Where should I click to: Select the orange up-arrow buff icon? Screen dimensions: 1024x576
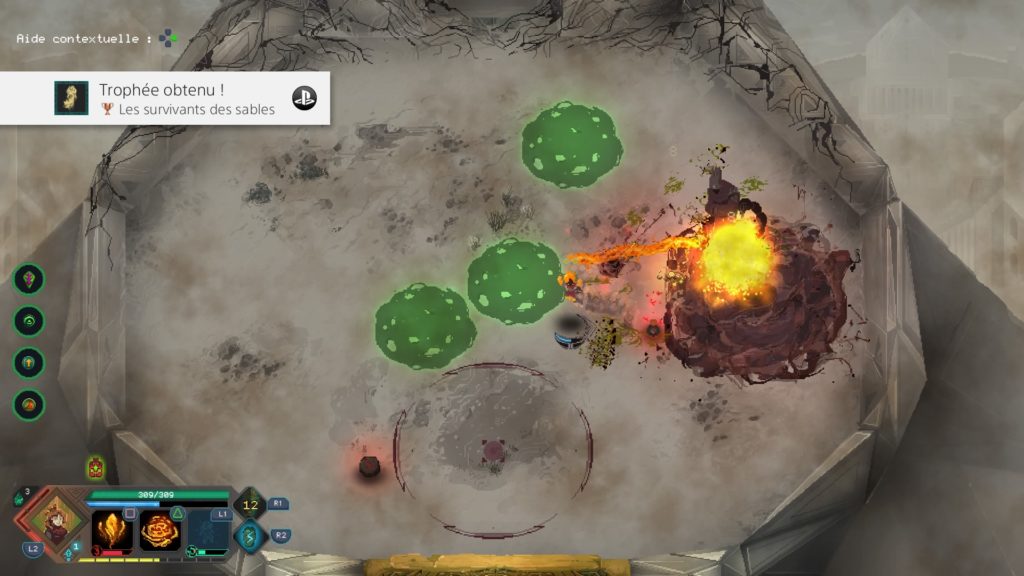(x=28, y=363)
